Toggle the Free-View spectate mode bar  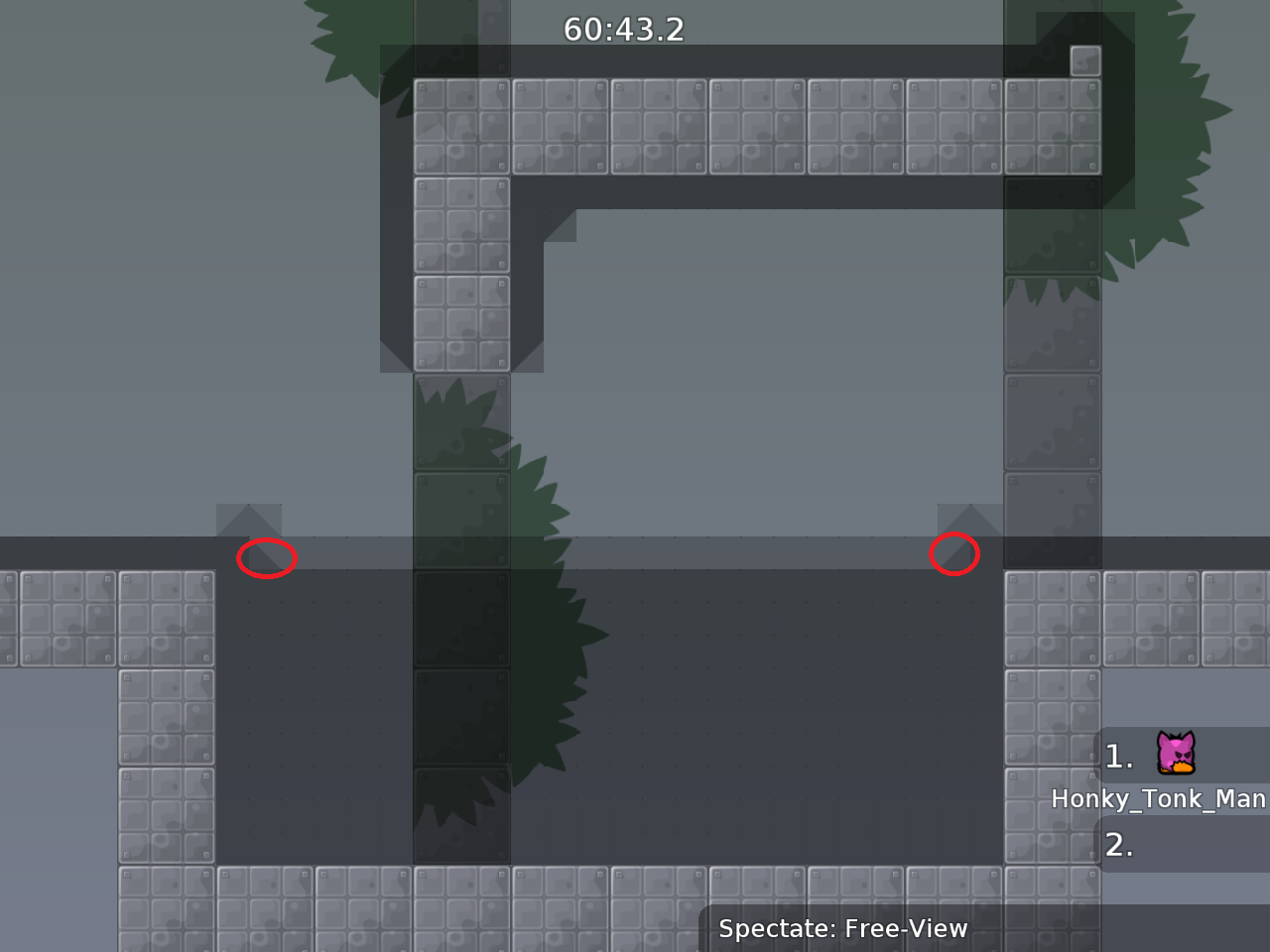coord(842,929)
